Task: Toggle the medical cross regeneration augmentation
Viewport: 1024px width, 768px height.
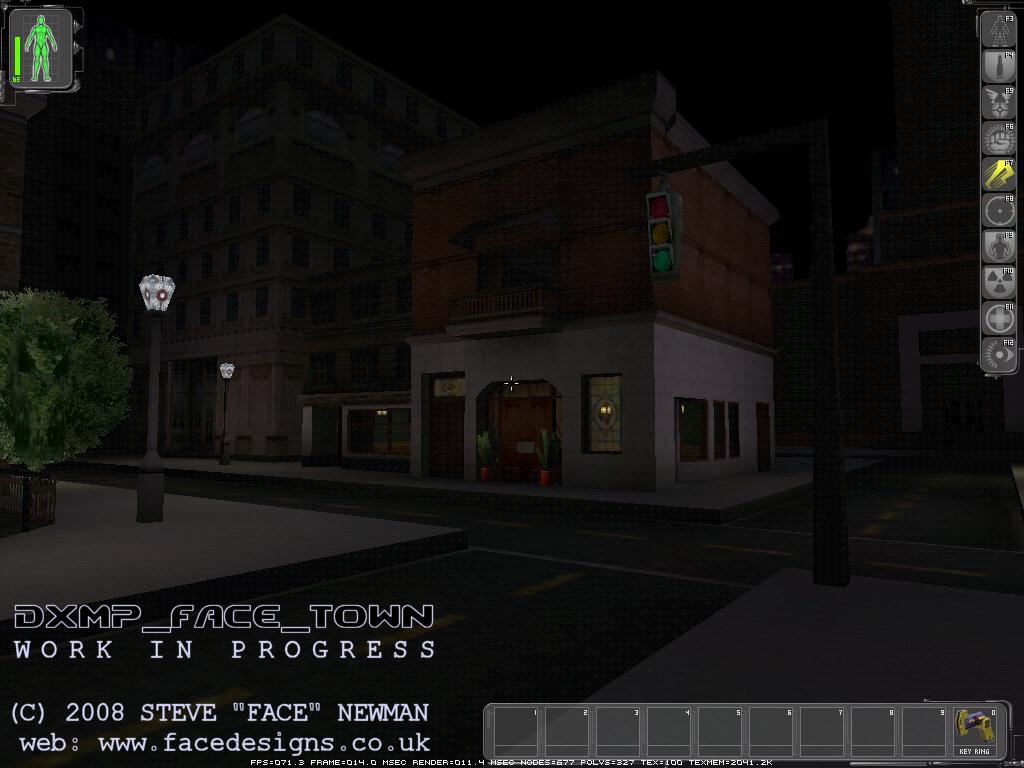Action: tap(997, 319)
